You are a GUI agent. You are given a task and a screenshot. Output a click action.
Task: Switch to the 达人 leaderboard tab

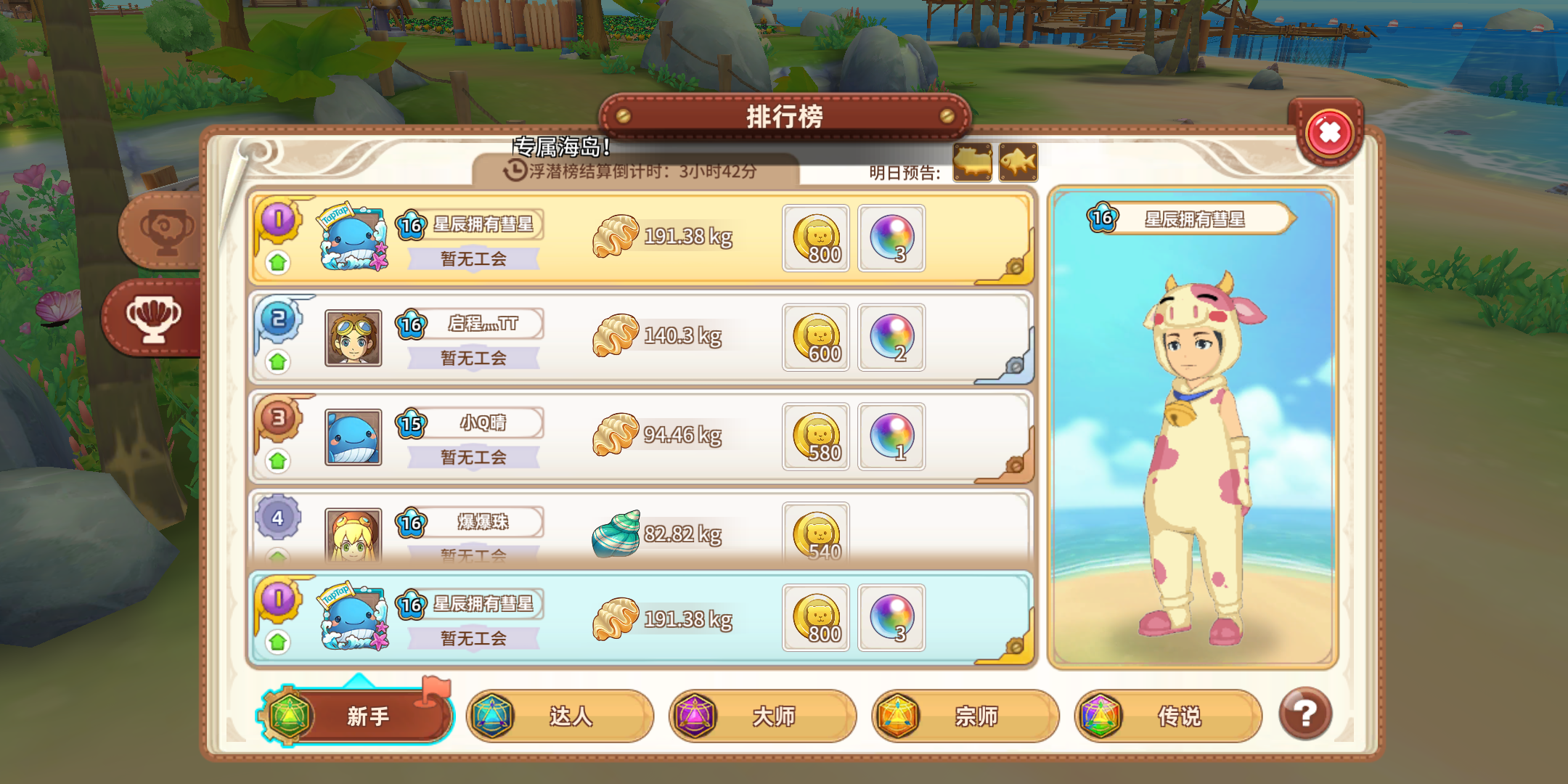pos(561,716)
